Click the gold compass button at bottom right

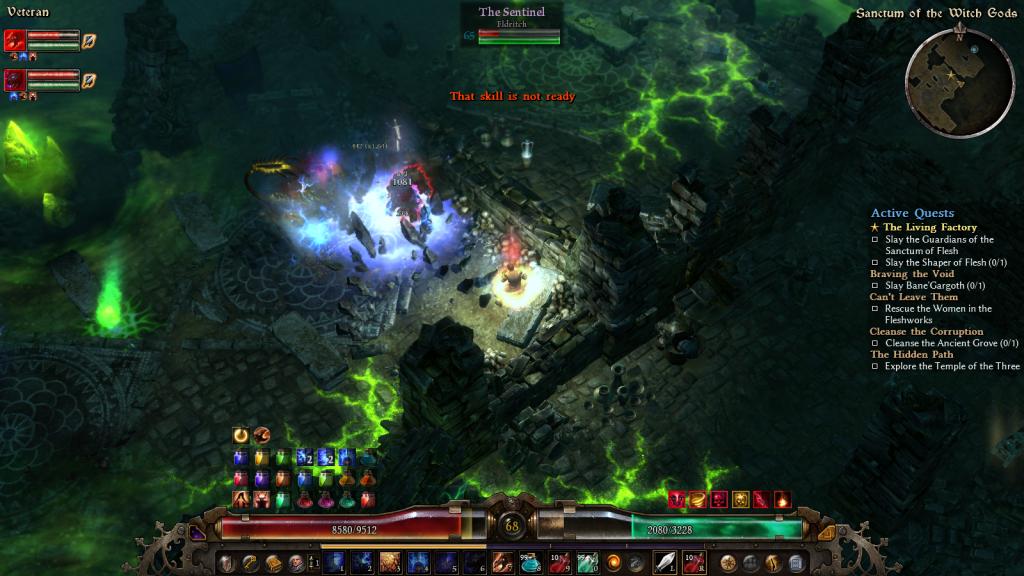click(729, 562)
